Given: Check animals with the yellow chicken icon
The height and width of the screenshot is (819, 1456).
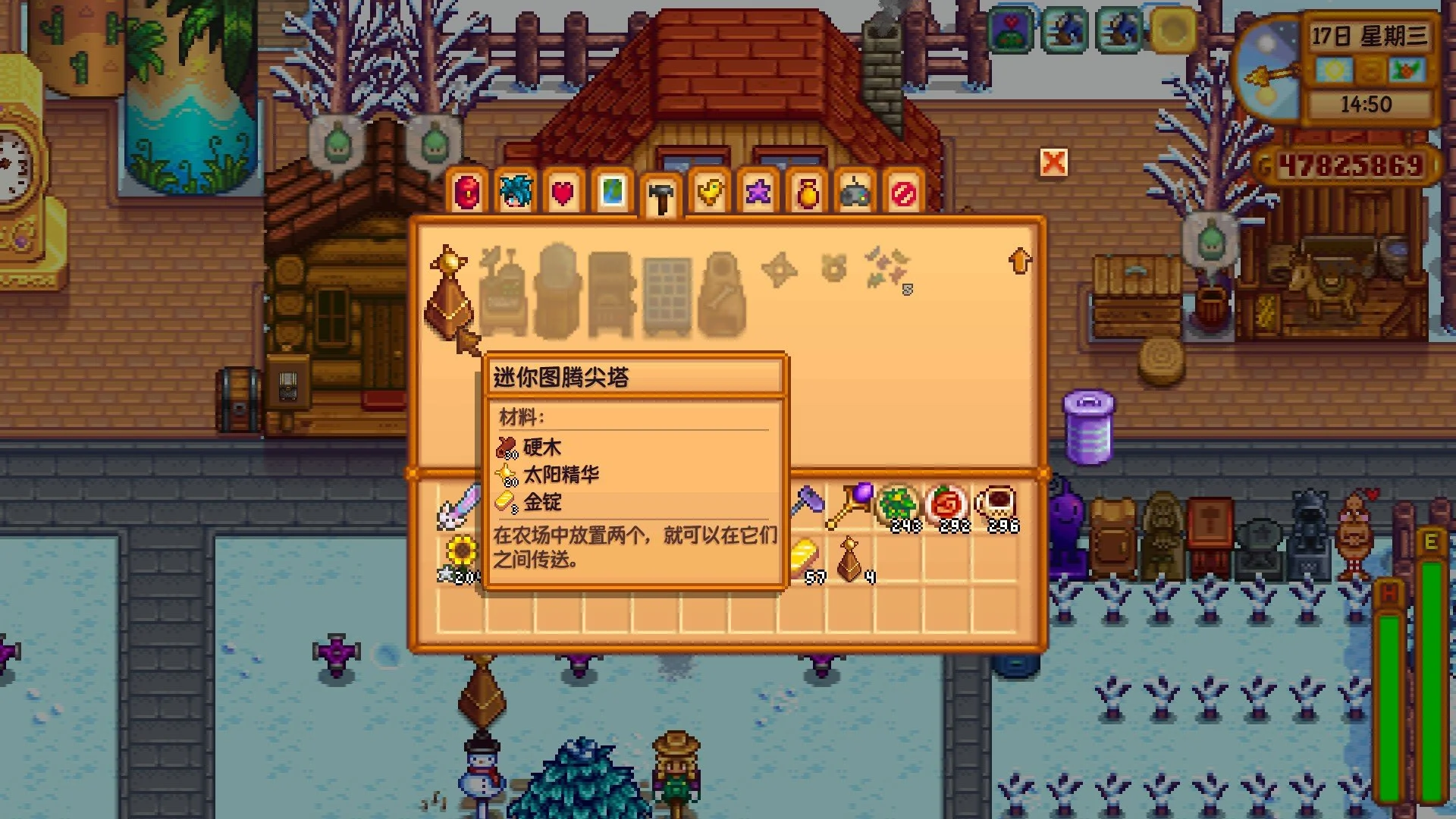Looking at the screenshot, I should point(710,193).
